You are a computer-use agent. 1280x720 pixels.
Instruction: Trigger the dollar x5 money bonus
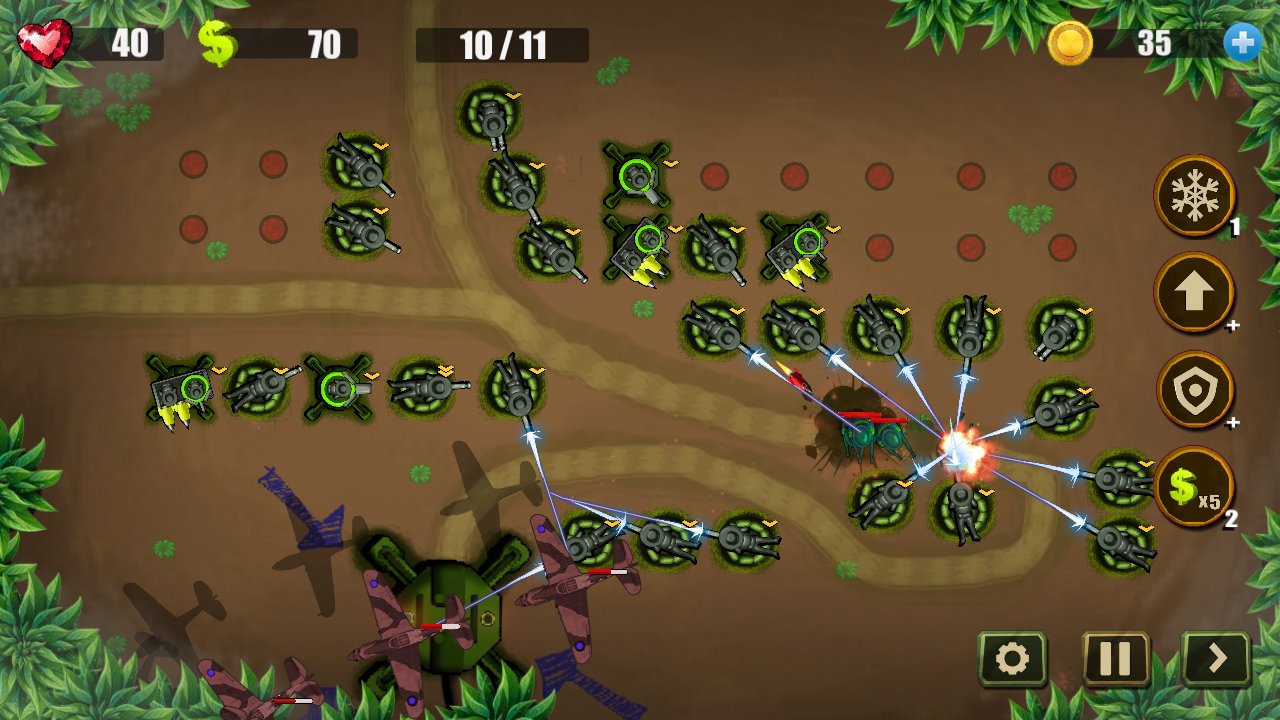tap(1194, 486)
